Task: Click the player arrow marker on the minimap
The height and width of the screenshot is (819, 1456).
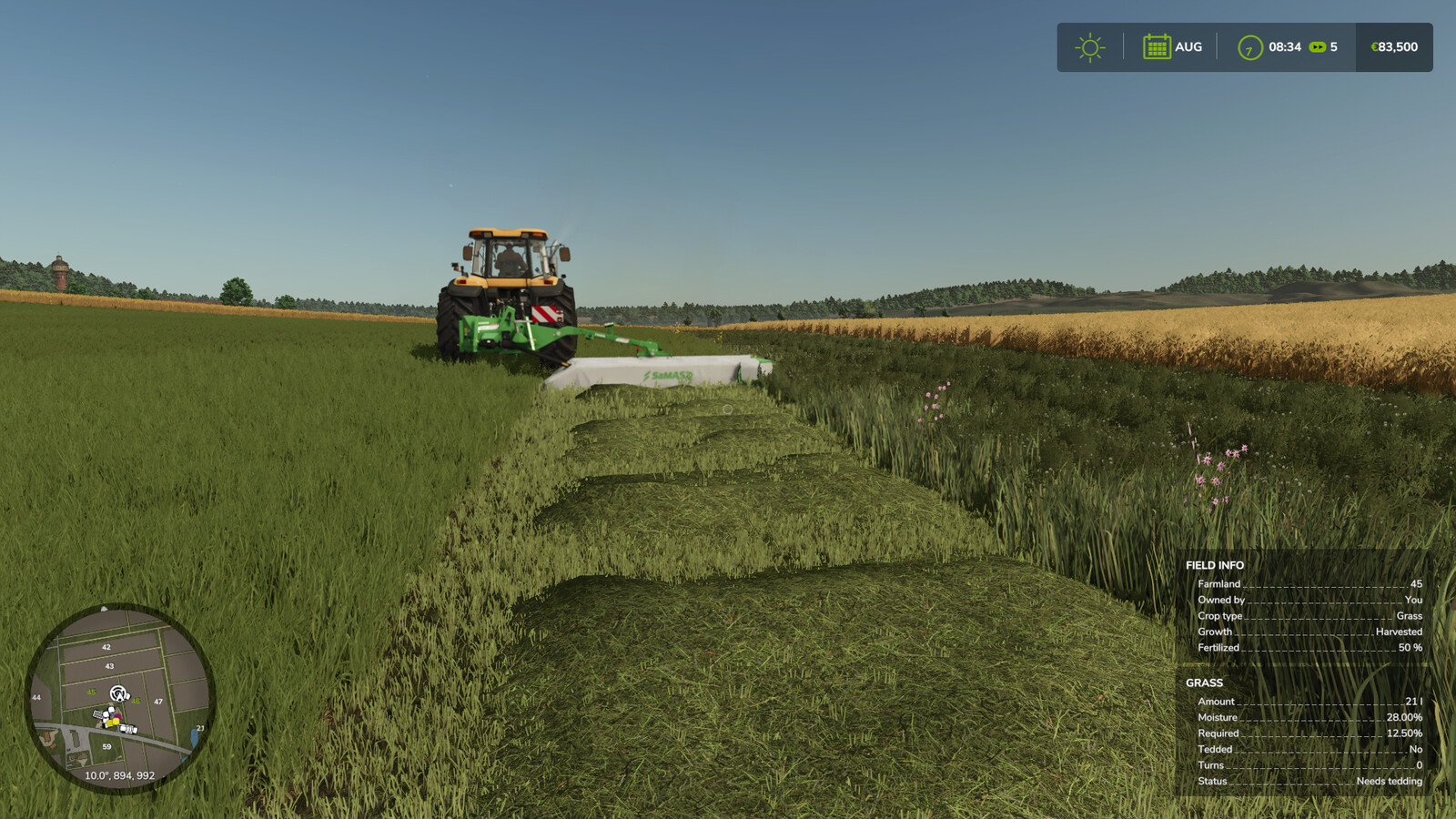Action: tap(118, 695)
